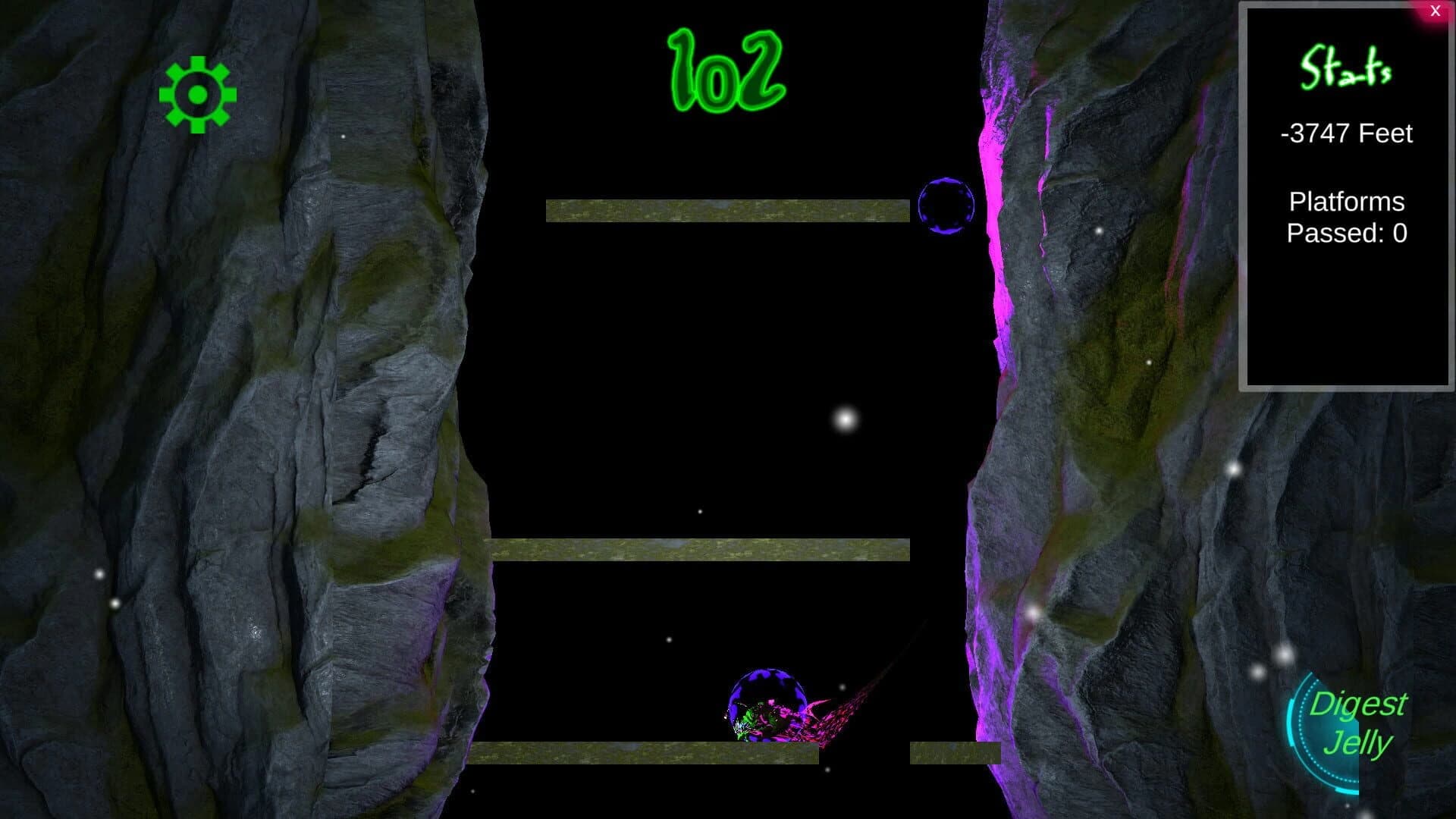The width and height of the screenshot is (1456, 819).
Task: Collapse the Stats sidebar panel
Action: [x=1435, y=11]
